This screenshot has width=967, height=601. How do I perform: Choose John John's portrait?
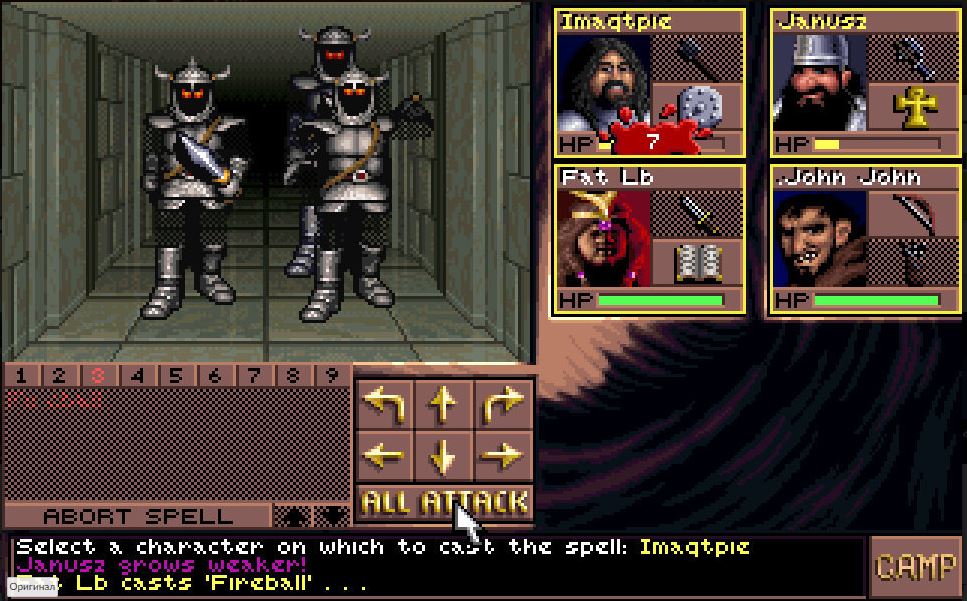[x=819, y=238]
